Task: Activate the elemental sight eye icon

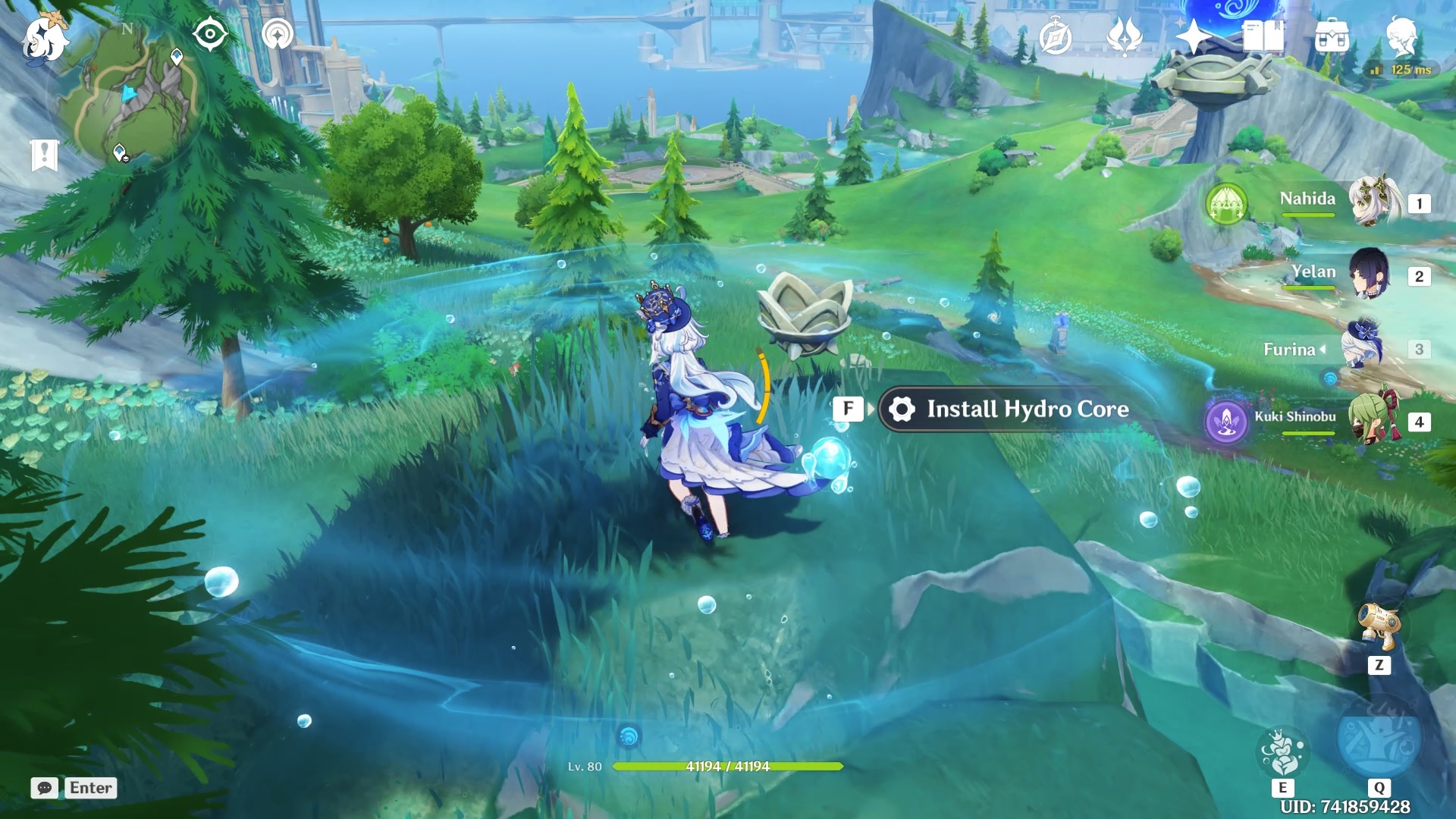Action: pyautogui.click(x=210, y=35)
